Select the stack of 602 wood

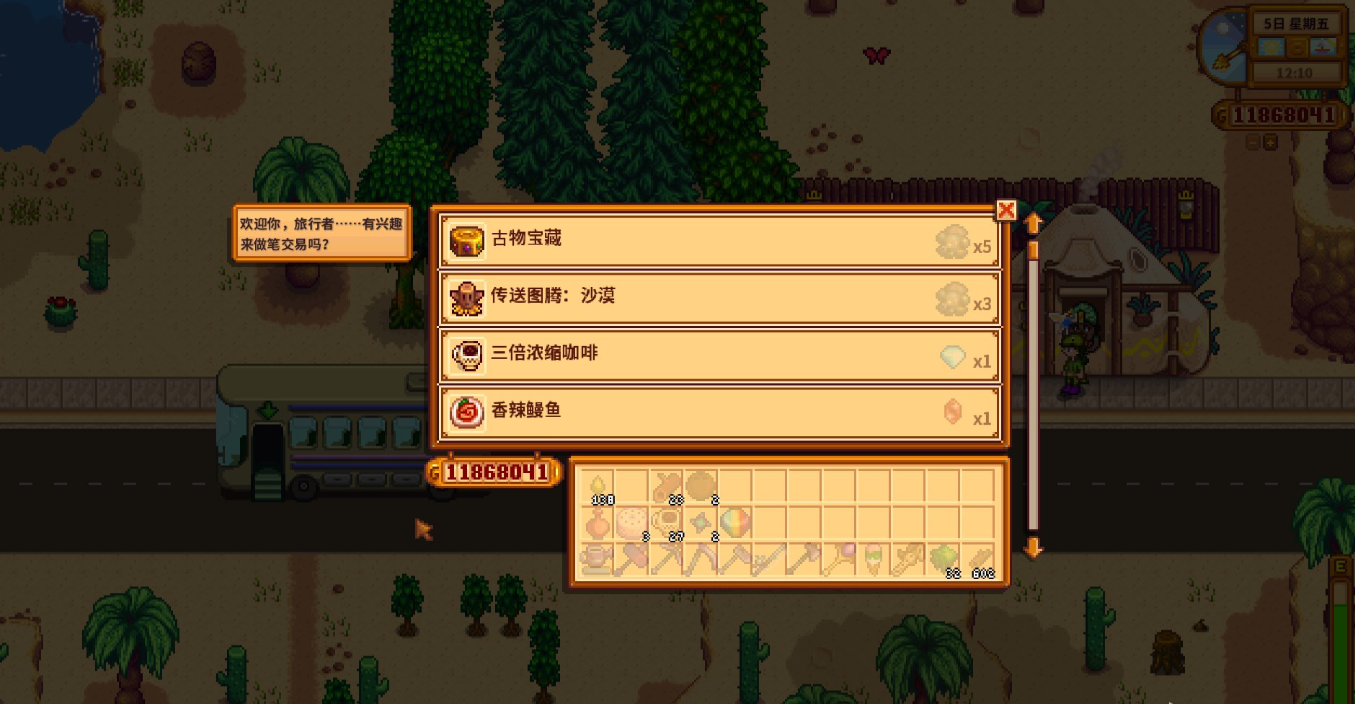click(977, 558)
